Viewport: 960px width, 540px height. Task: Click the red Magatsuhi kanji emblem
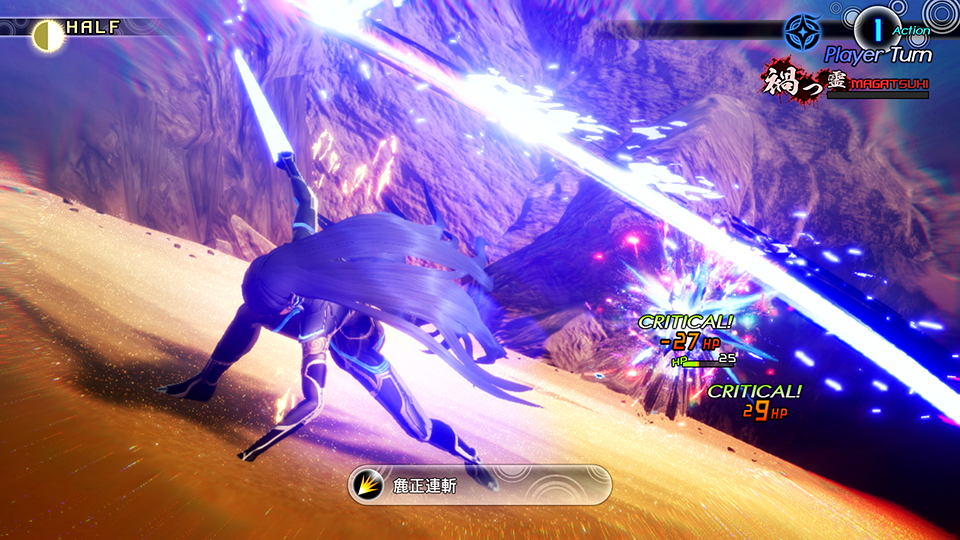tap(790, 82)
